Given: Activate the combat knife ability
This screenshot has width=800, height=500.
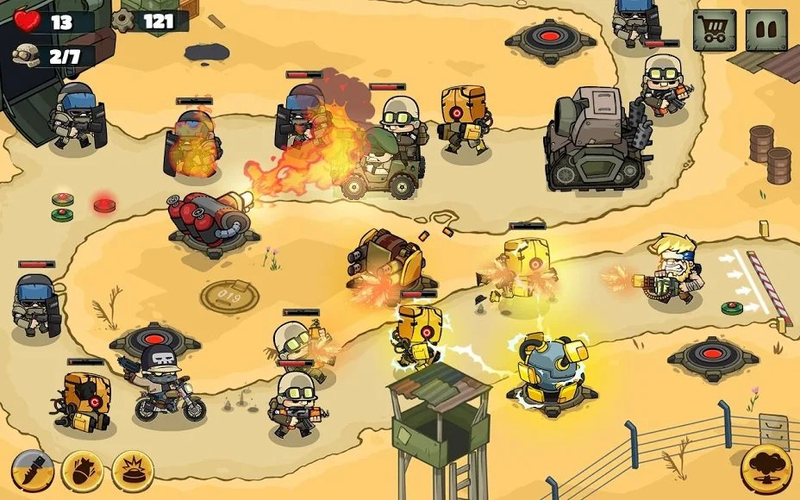Looking at the screenshot, I should [x=32, y=470].
